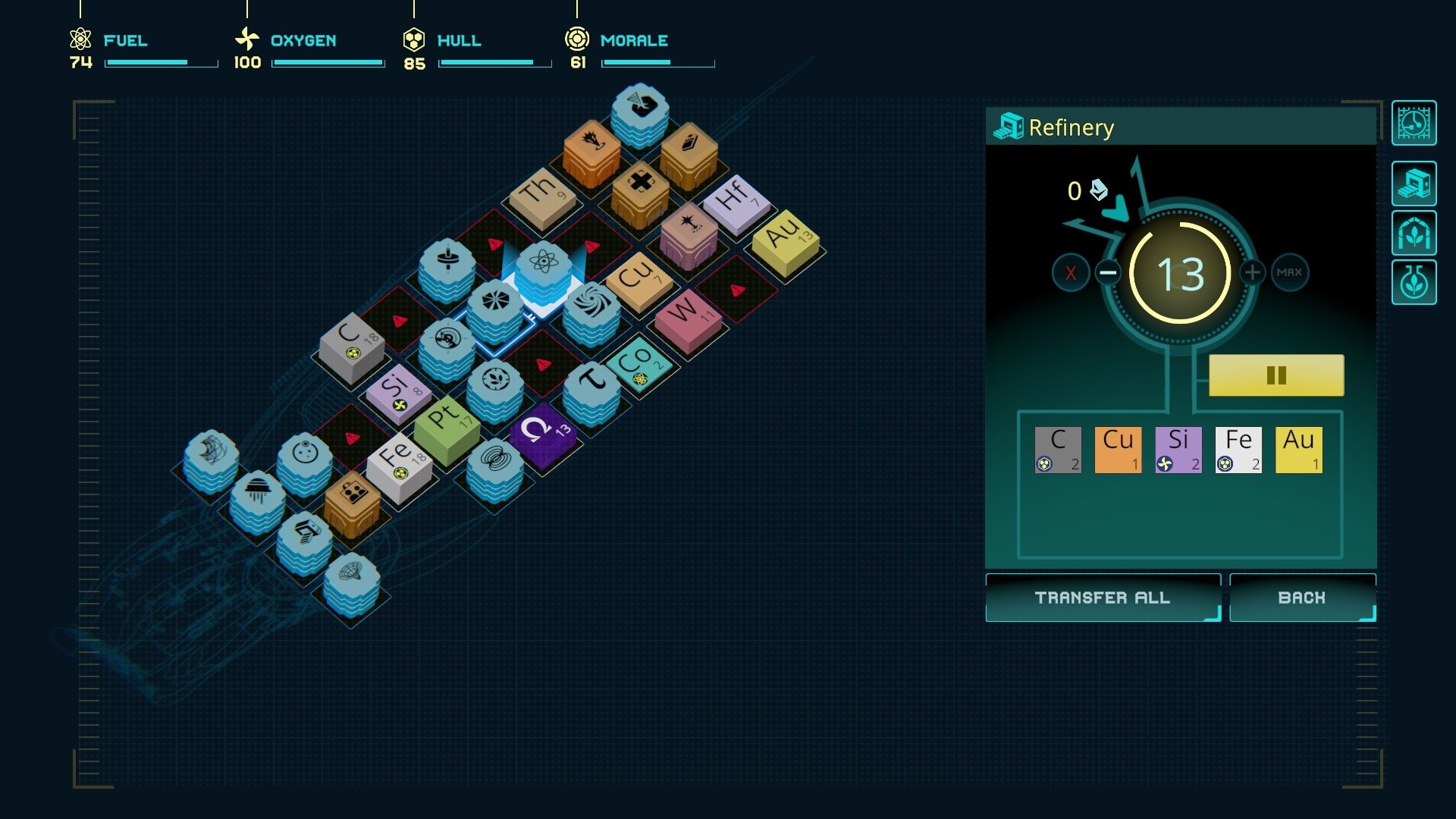Set refinery amount to MAX
Image resolution: width=1456 pixels, height=819 pixels.
[x=1289, y=272]
